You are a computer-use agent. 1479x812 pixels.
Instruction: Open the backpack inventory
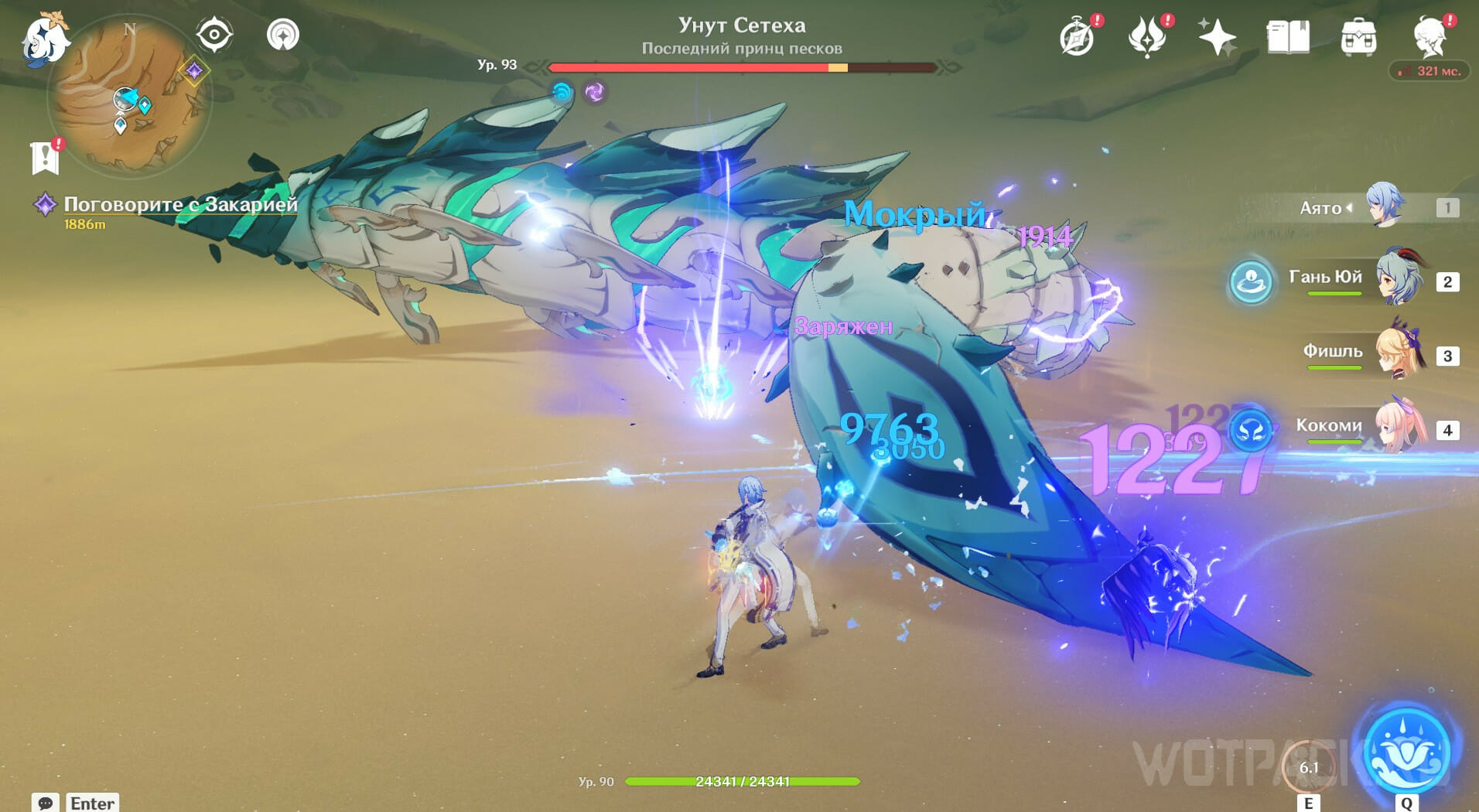[1358, 37]
